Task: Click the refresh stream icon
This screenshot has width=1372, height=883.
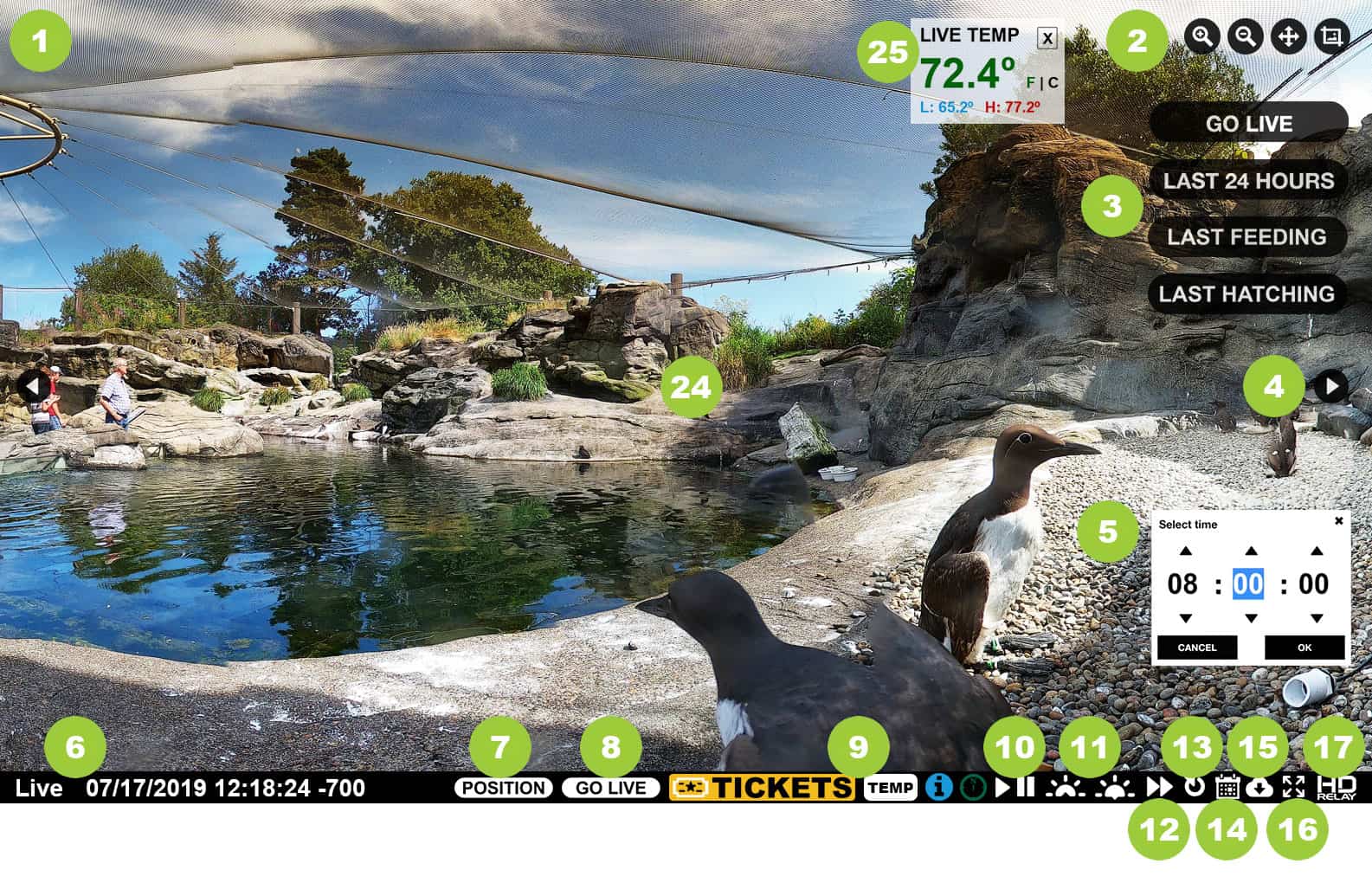Action: point(1194,788)
